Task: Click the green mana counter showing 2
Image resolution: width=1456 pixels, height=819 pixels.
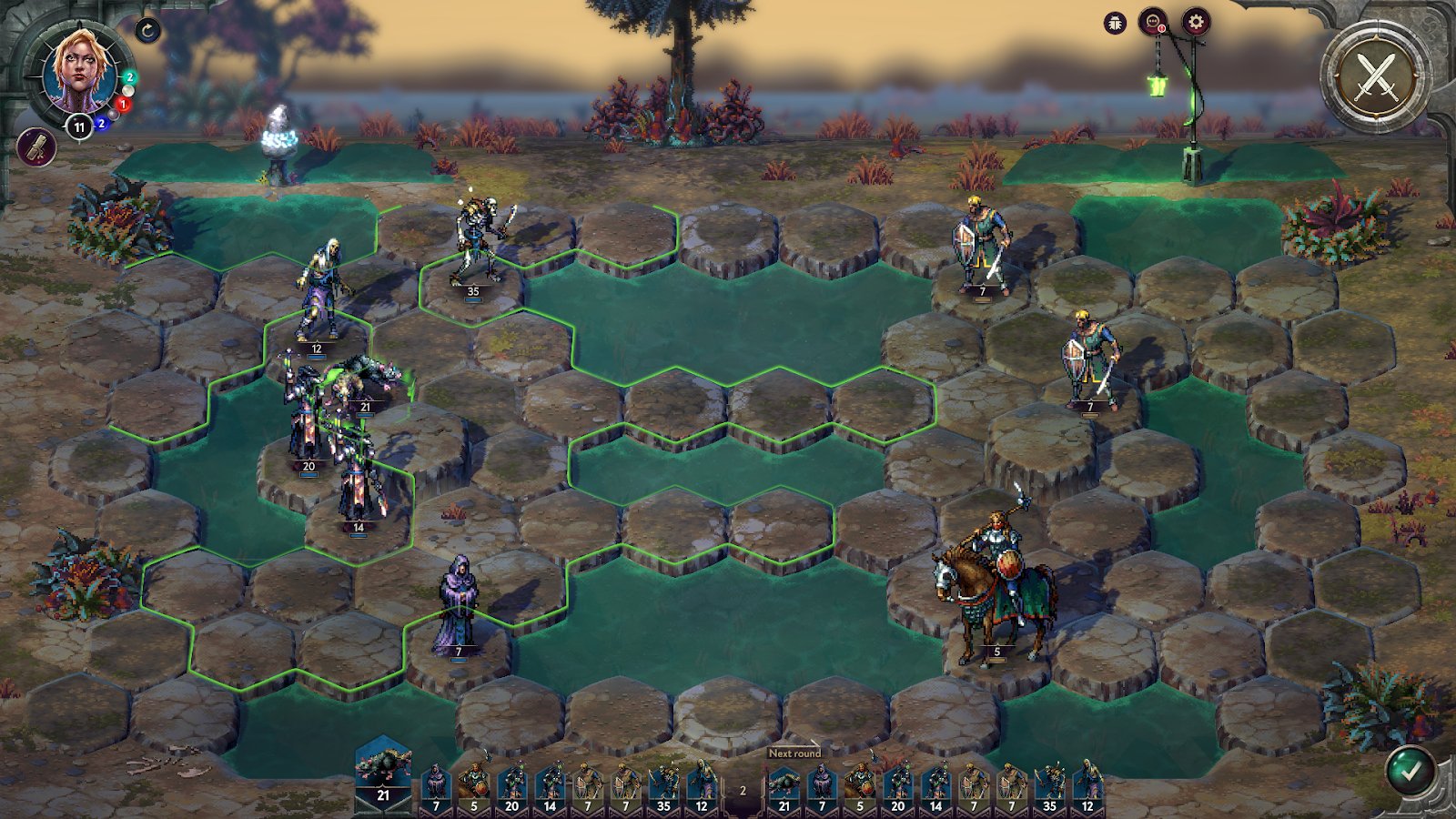Action: pos(129,77)
